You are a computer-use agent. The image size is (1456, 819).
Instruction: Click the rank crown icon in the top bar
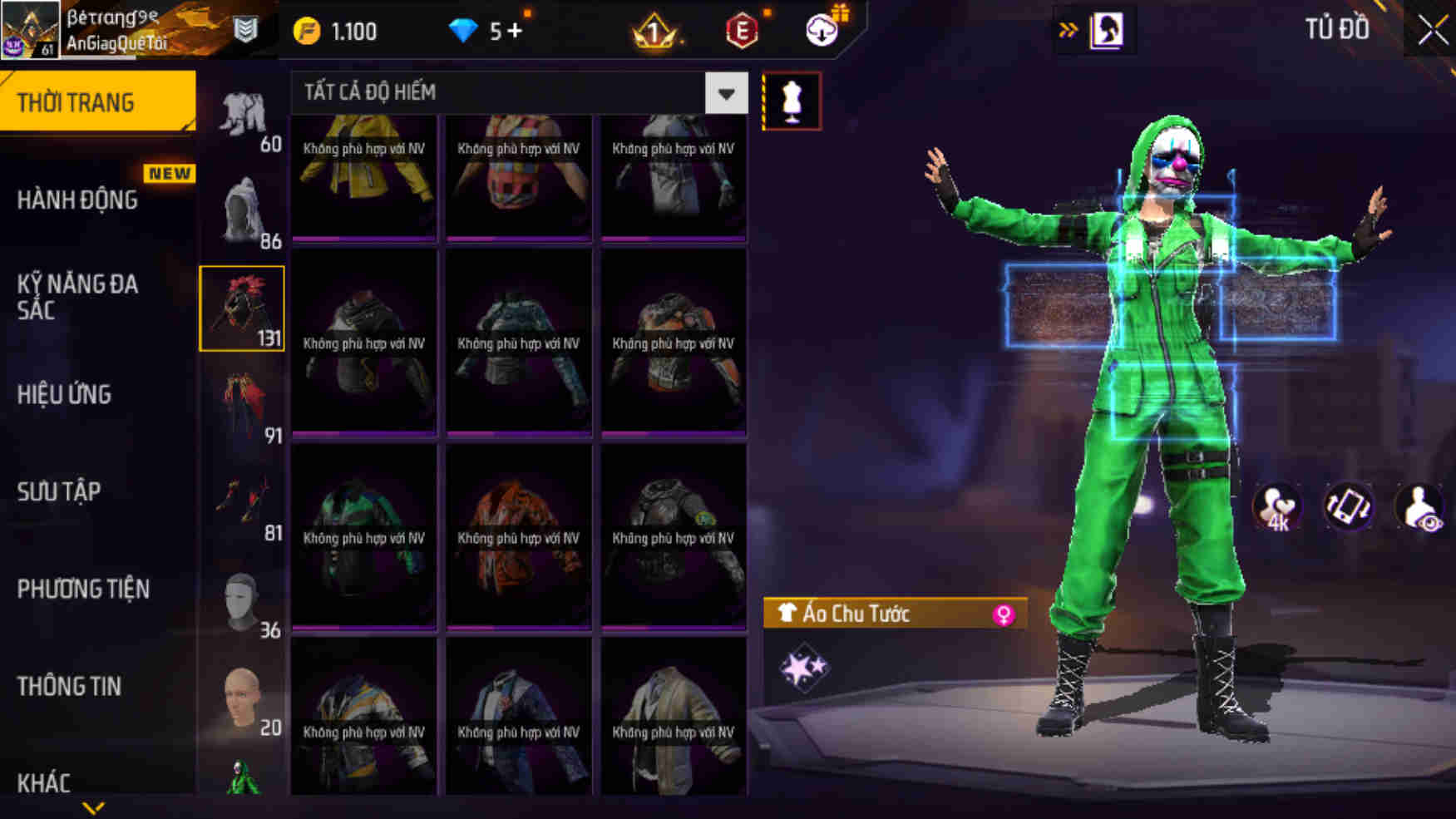(x=657, y=32)
